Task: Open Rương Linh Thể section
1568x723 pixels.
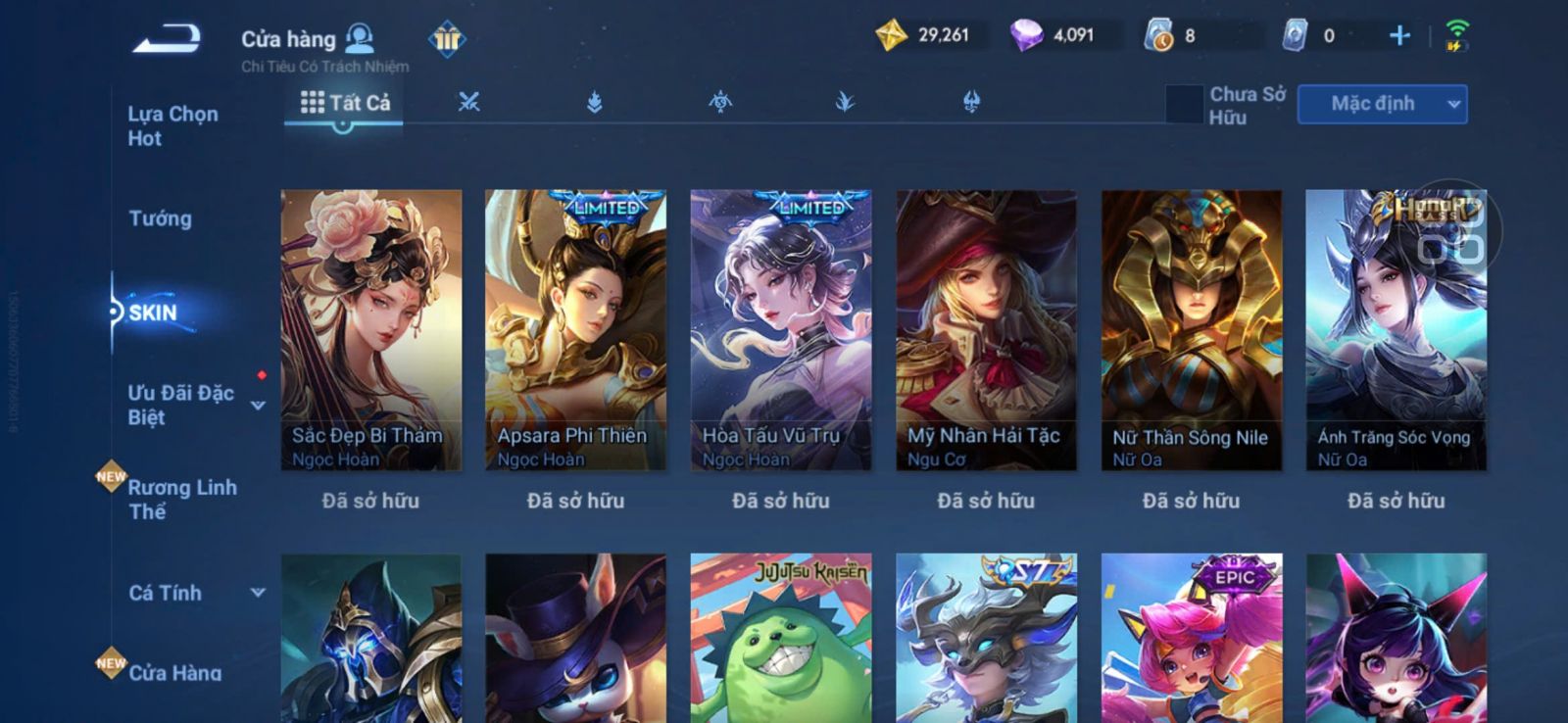Action: point(181,499)
